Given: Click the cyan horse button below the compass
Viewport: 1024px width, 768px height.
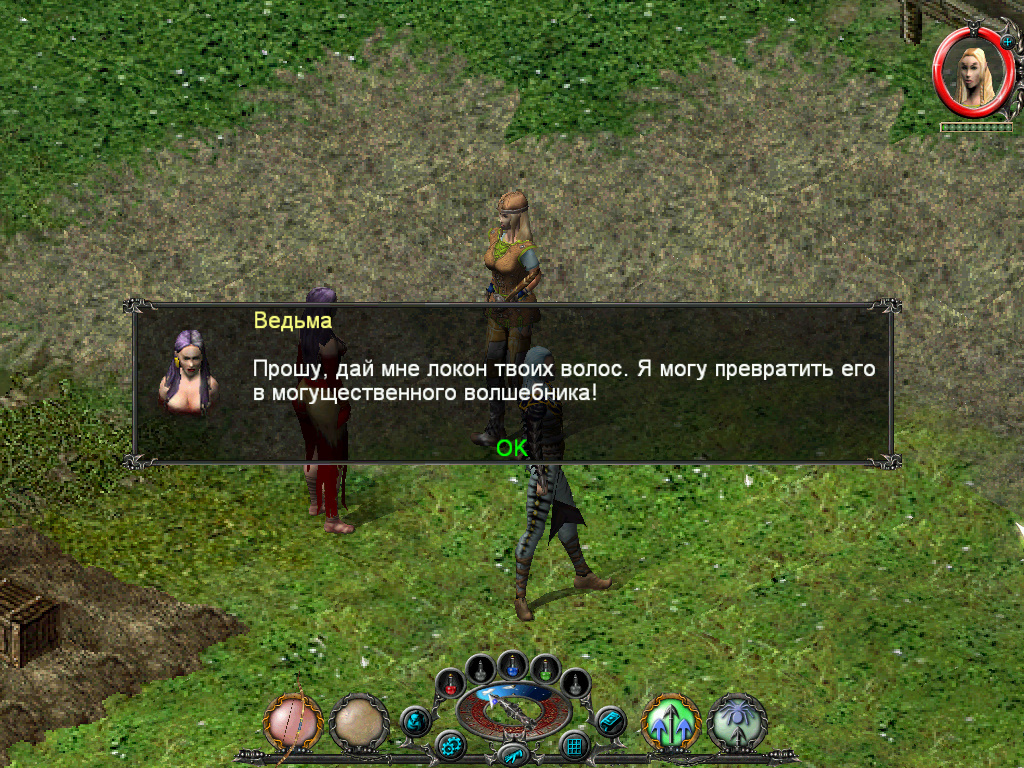Looking at the screenshot, I should click(x=512, y=754).
